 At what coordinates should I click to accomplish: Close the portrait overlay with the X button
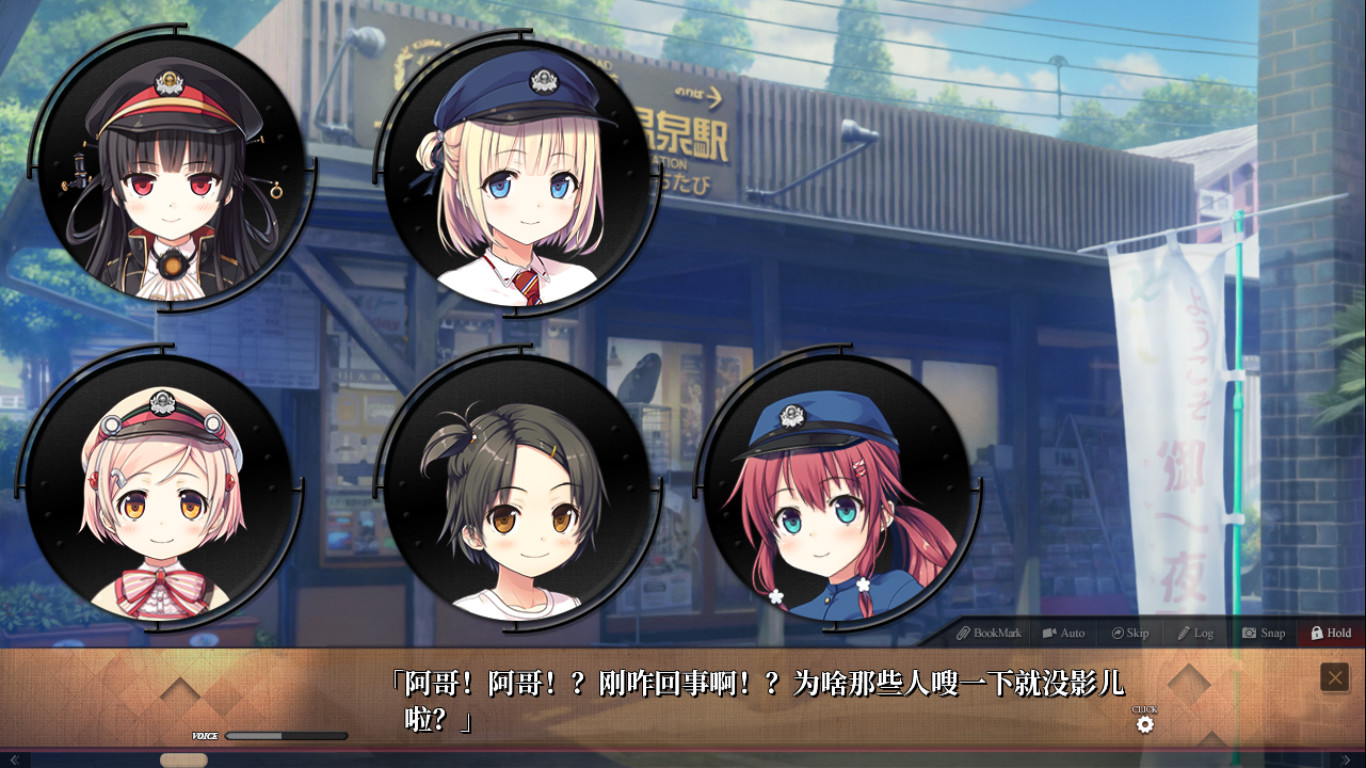pos(1334,674)
